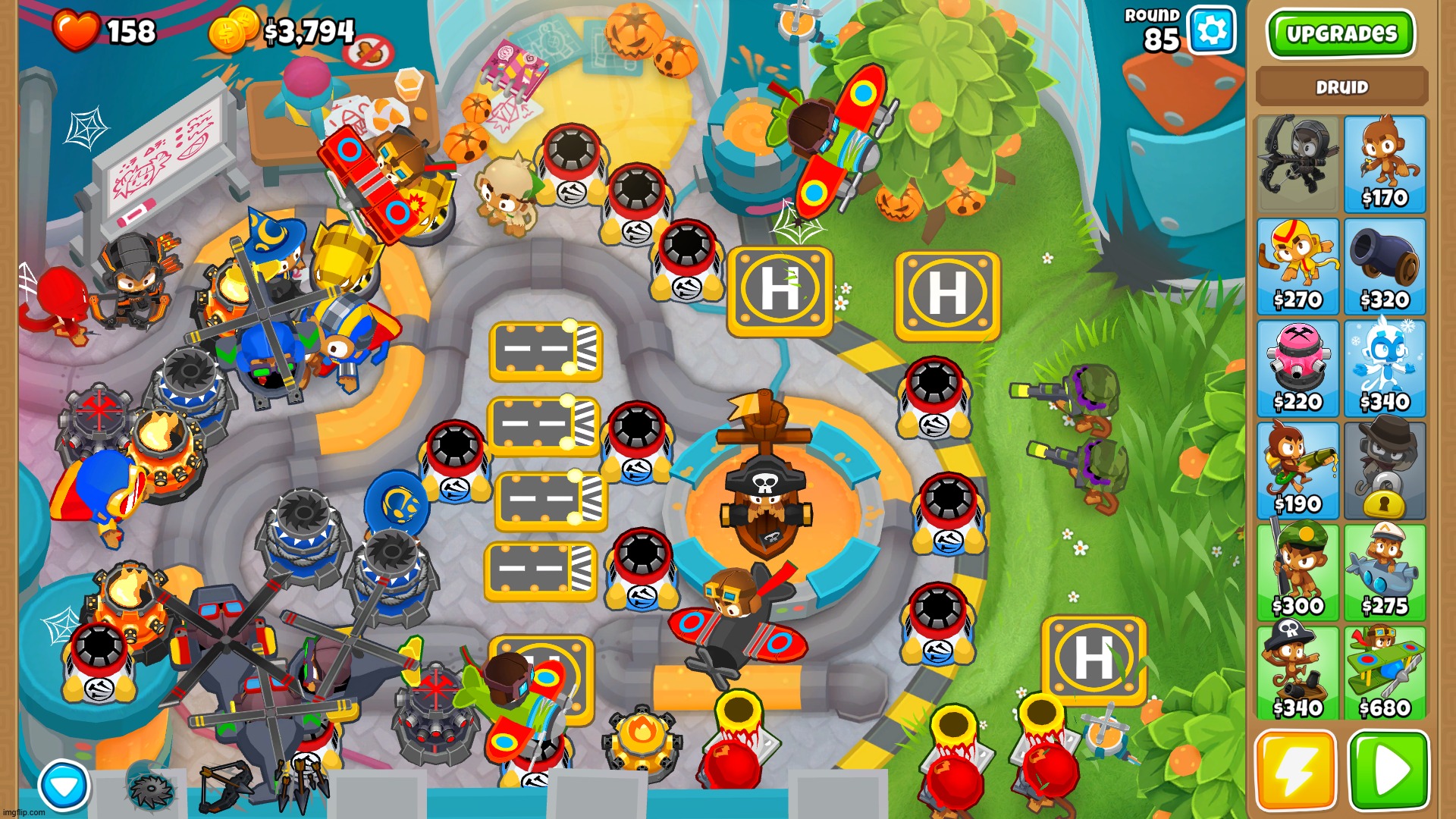Activate the crossbow ability icon
The image size is (1456, 819).
[x=226, y=787]
